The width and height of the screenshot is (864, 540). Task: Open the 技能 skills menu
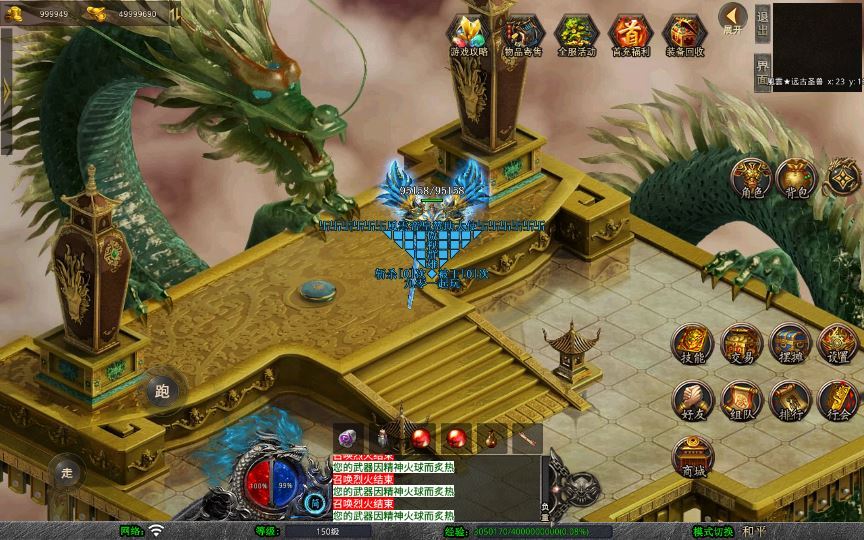tap(691, 343)
